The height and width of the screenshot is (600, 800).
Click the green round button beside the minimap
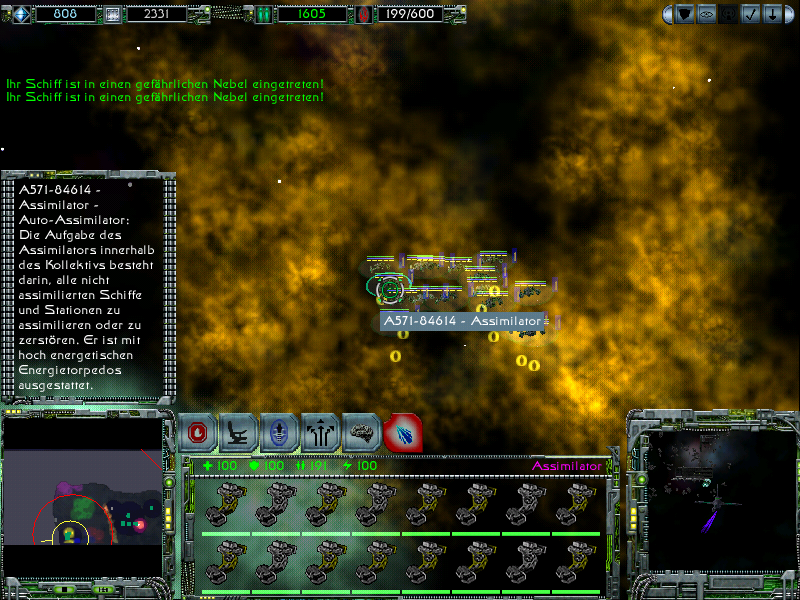pyautogui.click(x=169, y=484)
